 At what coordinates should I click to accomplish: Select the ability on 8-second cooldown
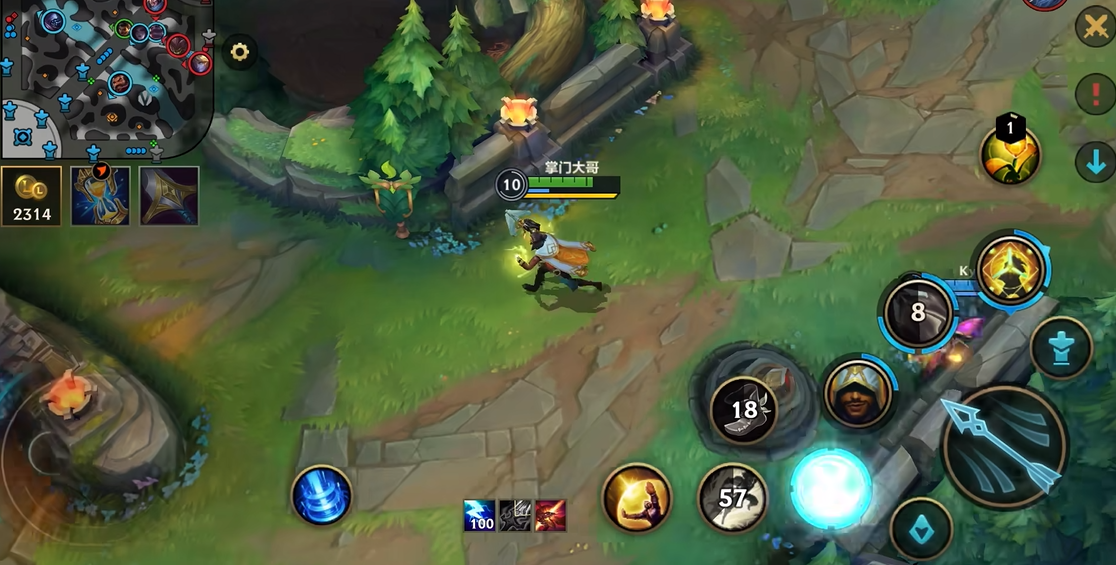pyautogui.click(x=917, y=313)
